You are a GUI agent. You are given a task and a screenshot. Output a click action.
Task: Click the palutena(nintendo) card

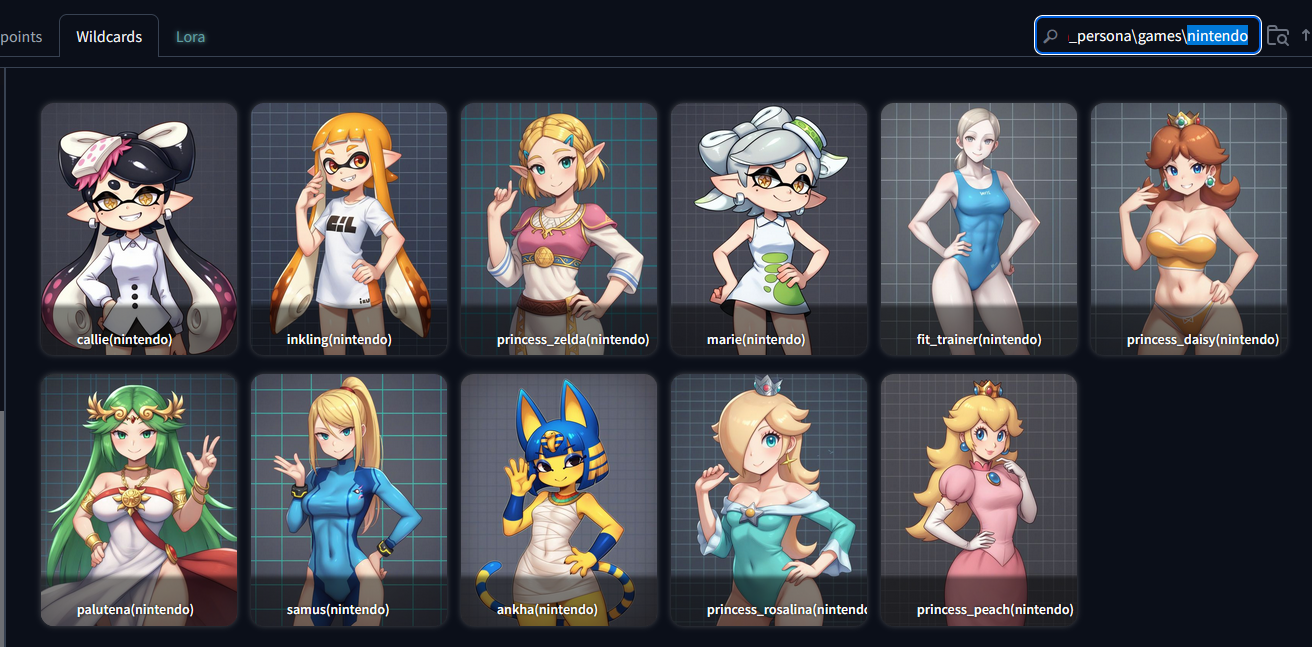139,500
